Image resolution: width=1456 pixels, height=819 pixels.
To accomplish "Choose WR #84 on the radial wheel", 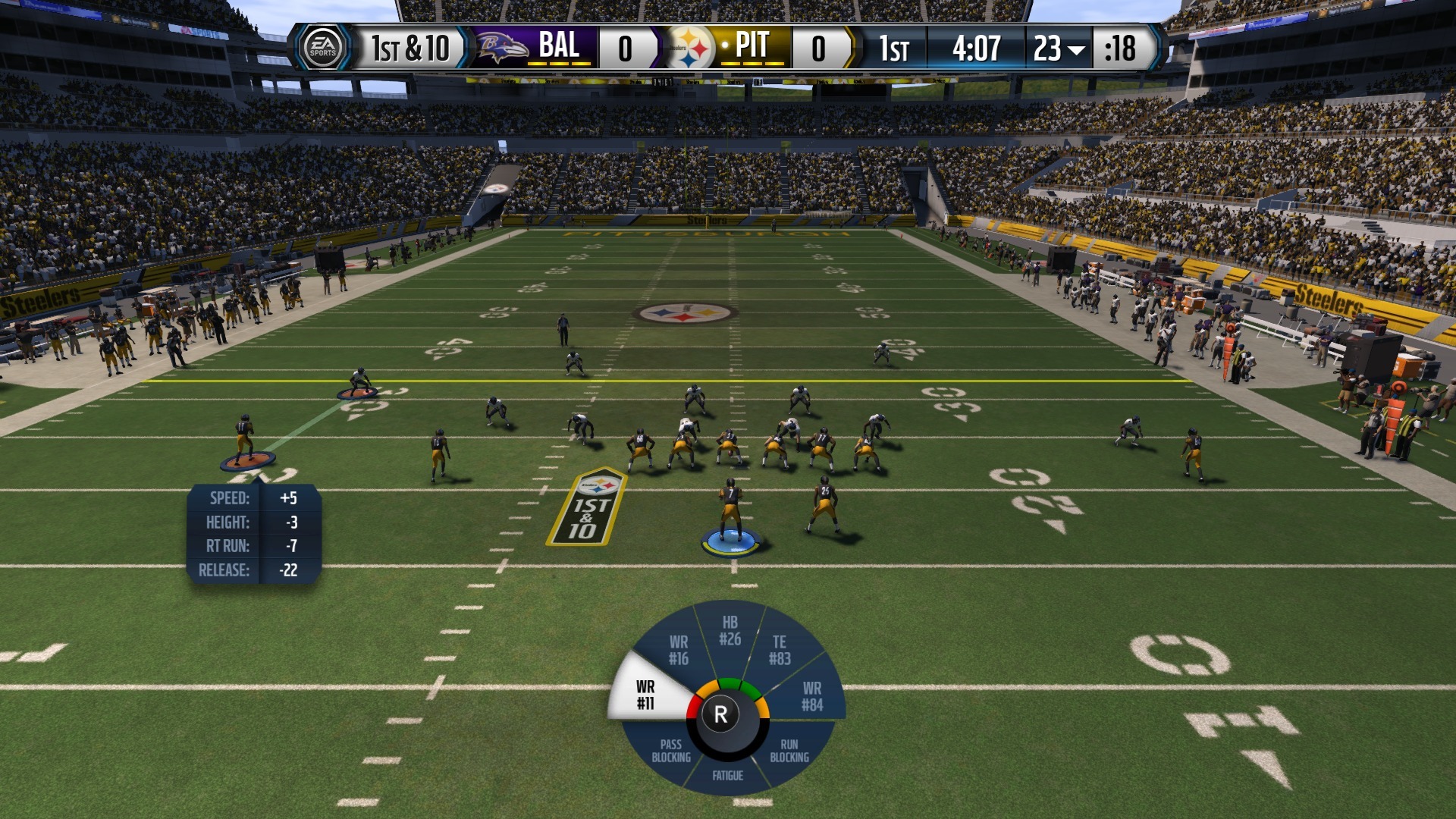I will click(812, 696).
